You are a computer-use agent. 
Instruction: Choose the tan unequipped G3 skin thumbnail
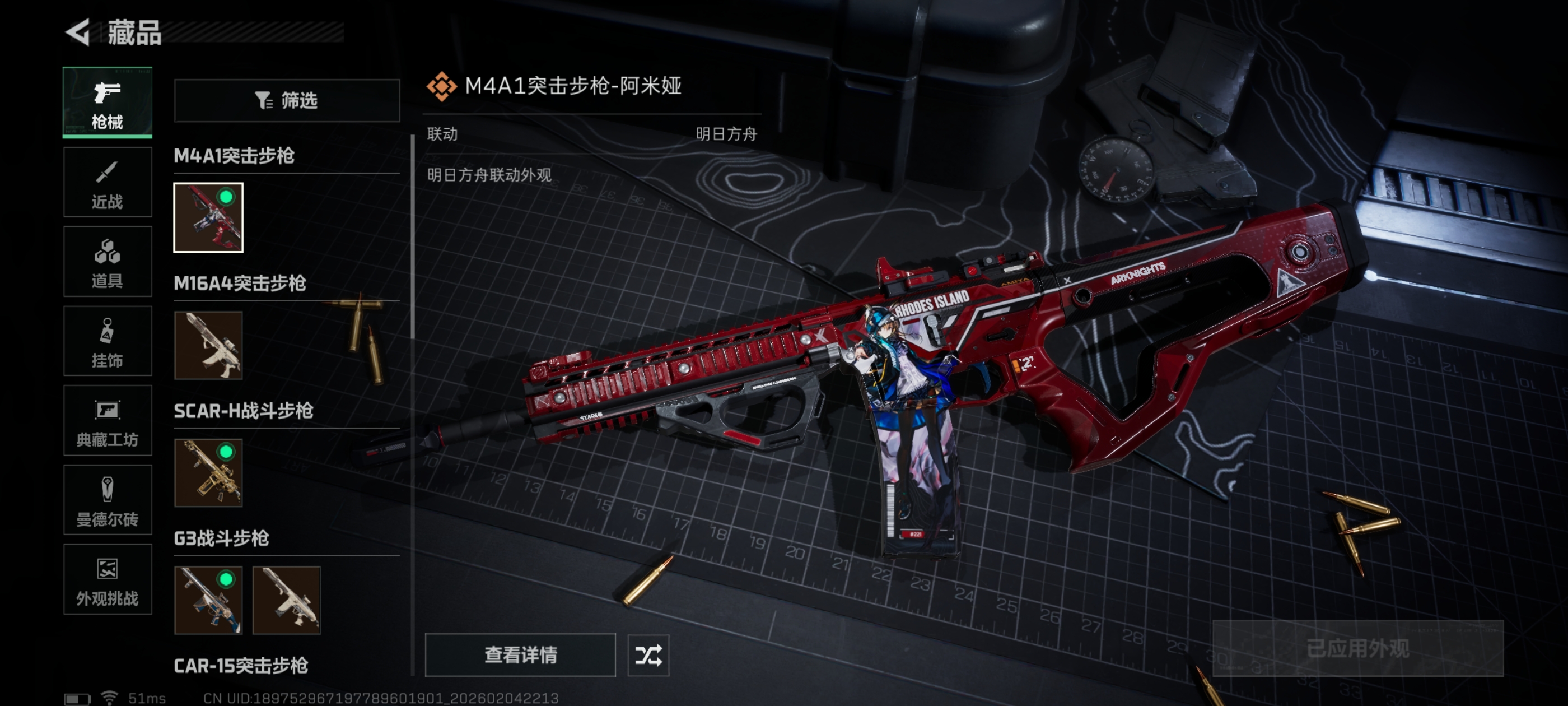[286, 600]
